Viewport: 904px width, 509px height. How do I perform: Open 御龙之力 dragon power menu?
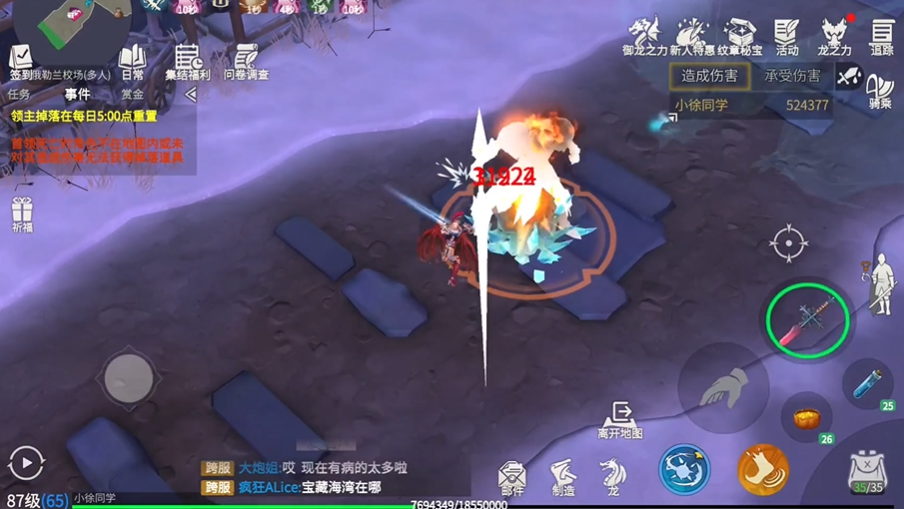644,36
